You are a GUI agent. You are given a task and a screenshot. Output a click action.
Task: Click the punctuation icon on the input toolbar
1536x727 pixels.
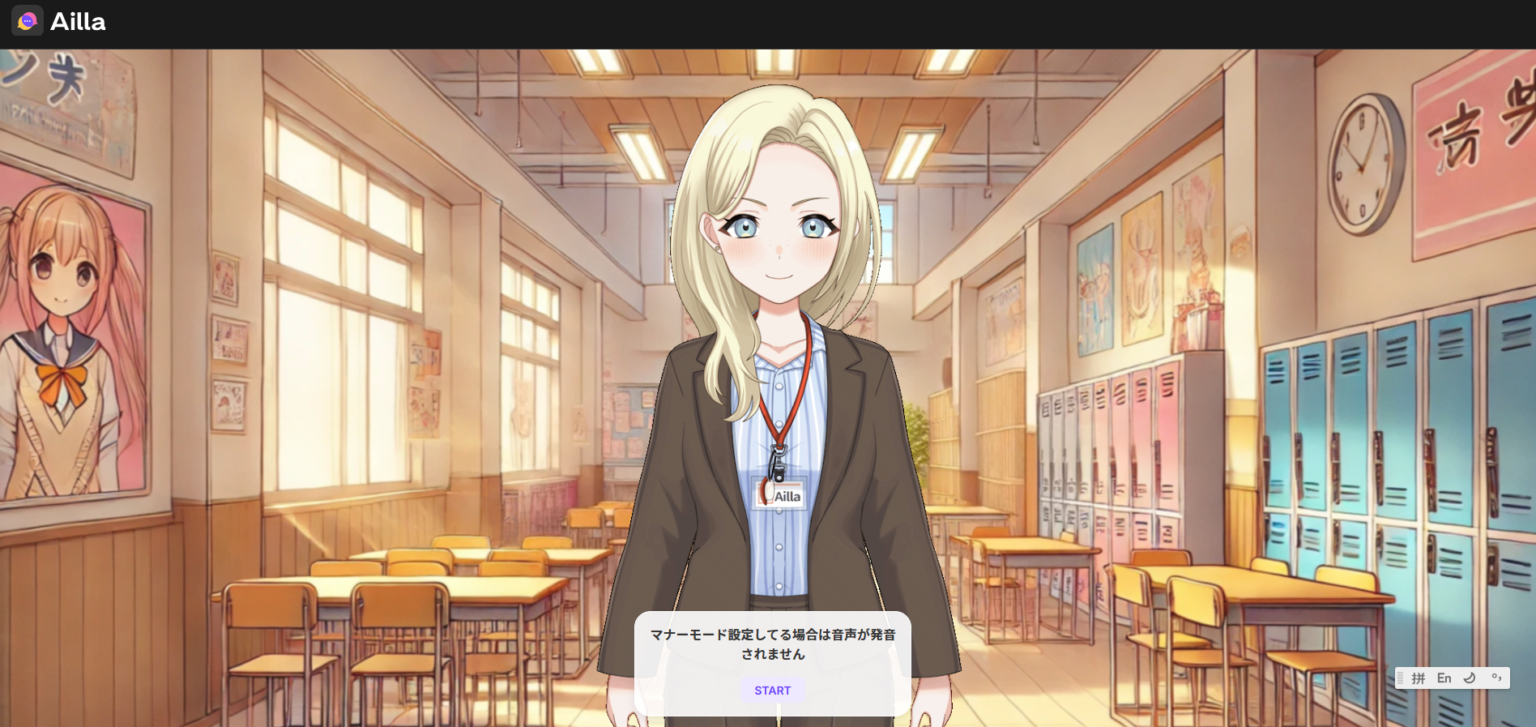tap(1496, 678)
